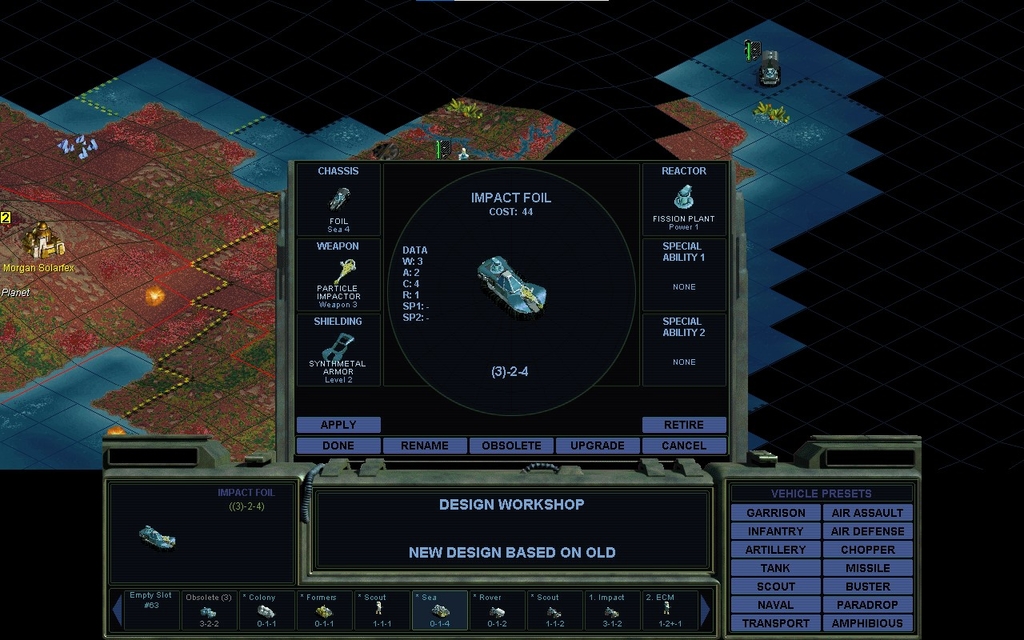Pick the Air Assault preset
This screenshot has height=640, width=1024.
click(867, 513)
